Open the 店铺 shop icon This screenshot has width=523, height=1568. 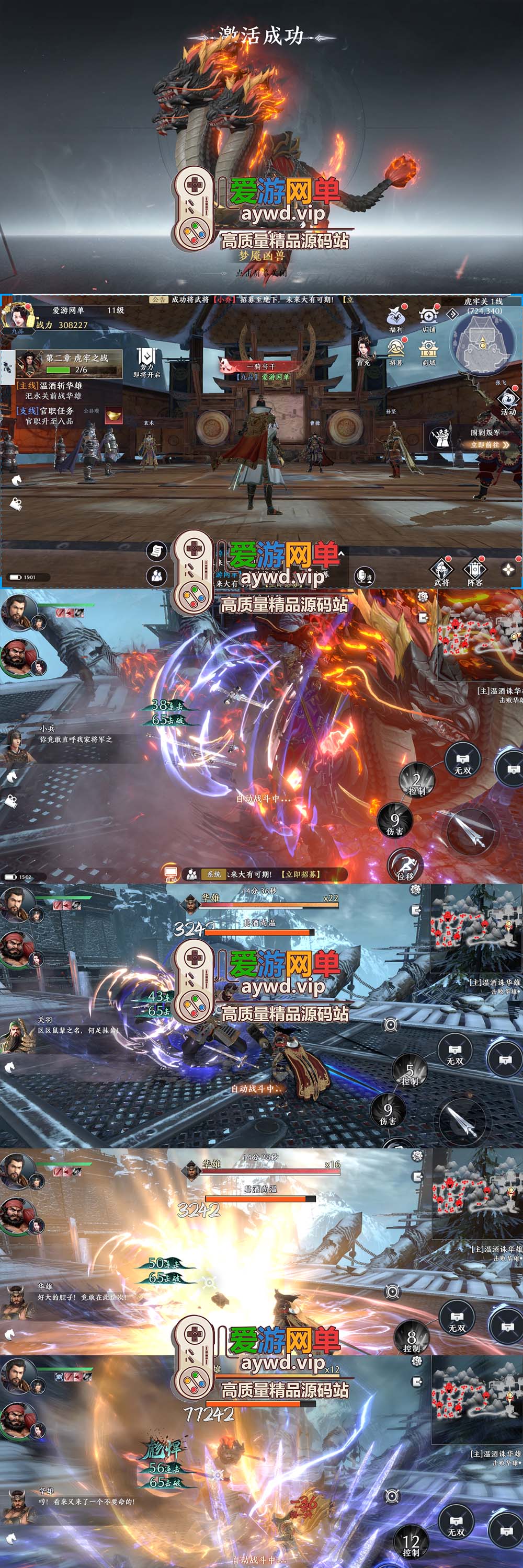[429, 318]
